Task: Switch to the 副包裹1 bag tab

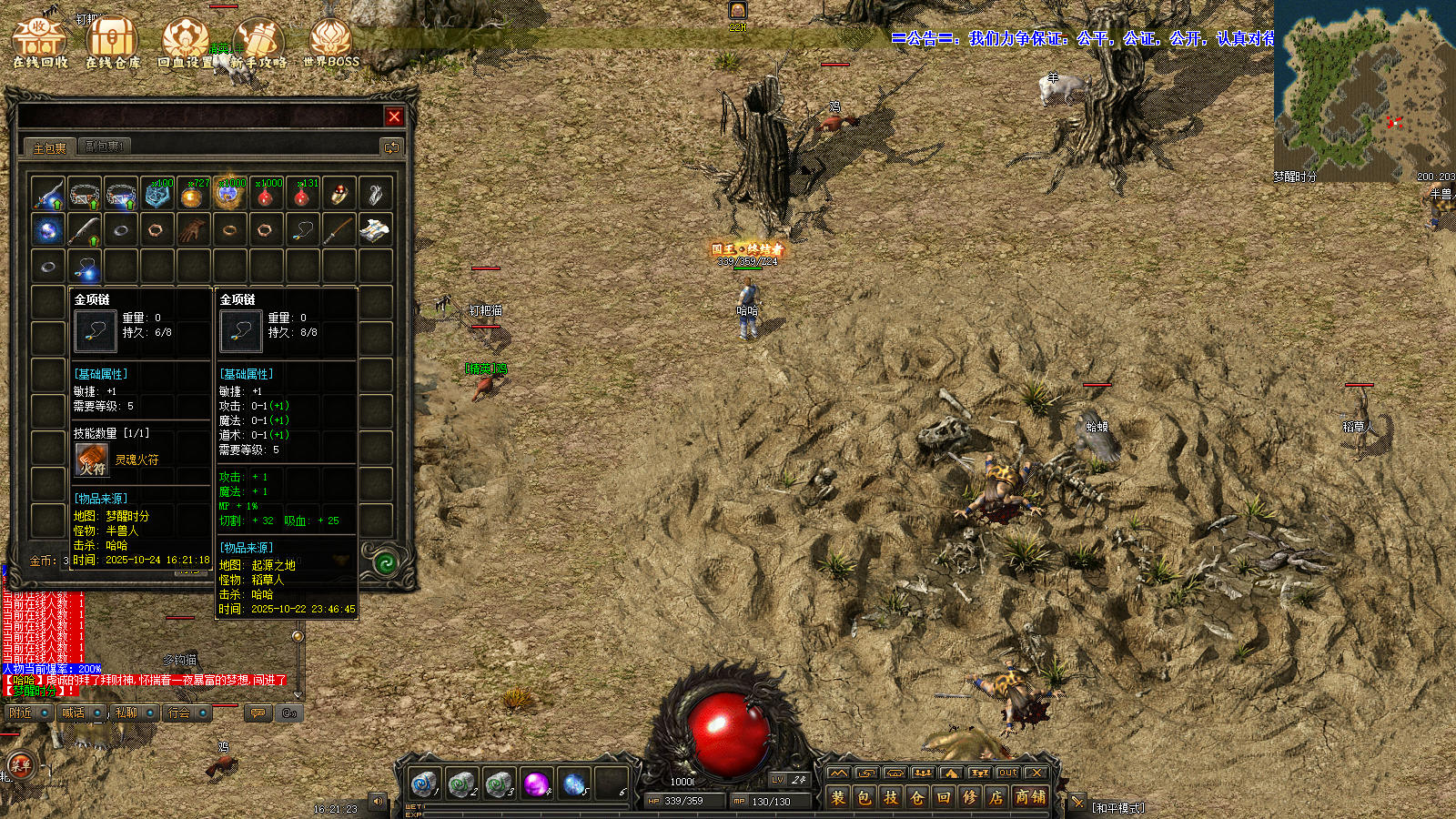Action: [104, 147]
